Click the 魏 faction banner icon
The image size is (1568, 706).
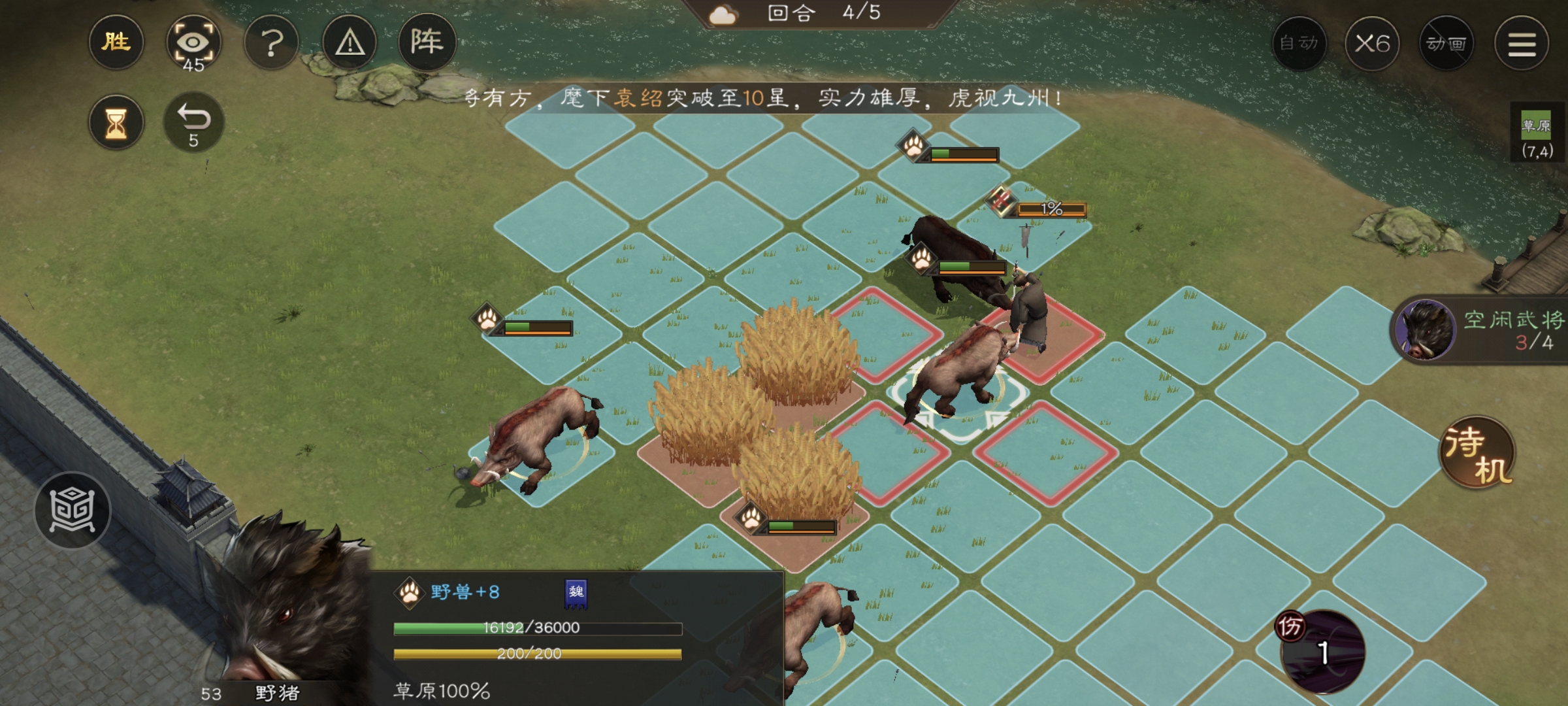coord(576,593)
